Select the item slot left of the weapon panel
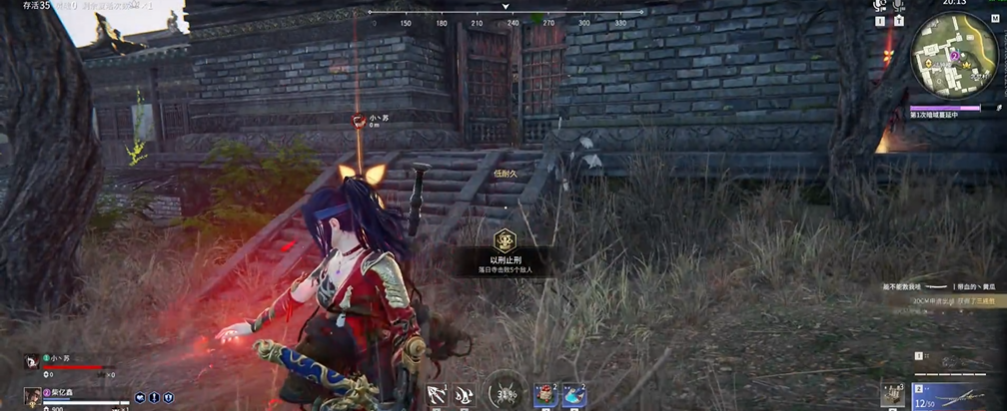The height and width of the screenshot is (411, 1007). (x=893, y=394)
